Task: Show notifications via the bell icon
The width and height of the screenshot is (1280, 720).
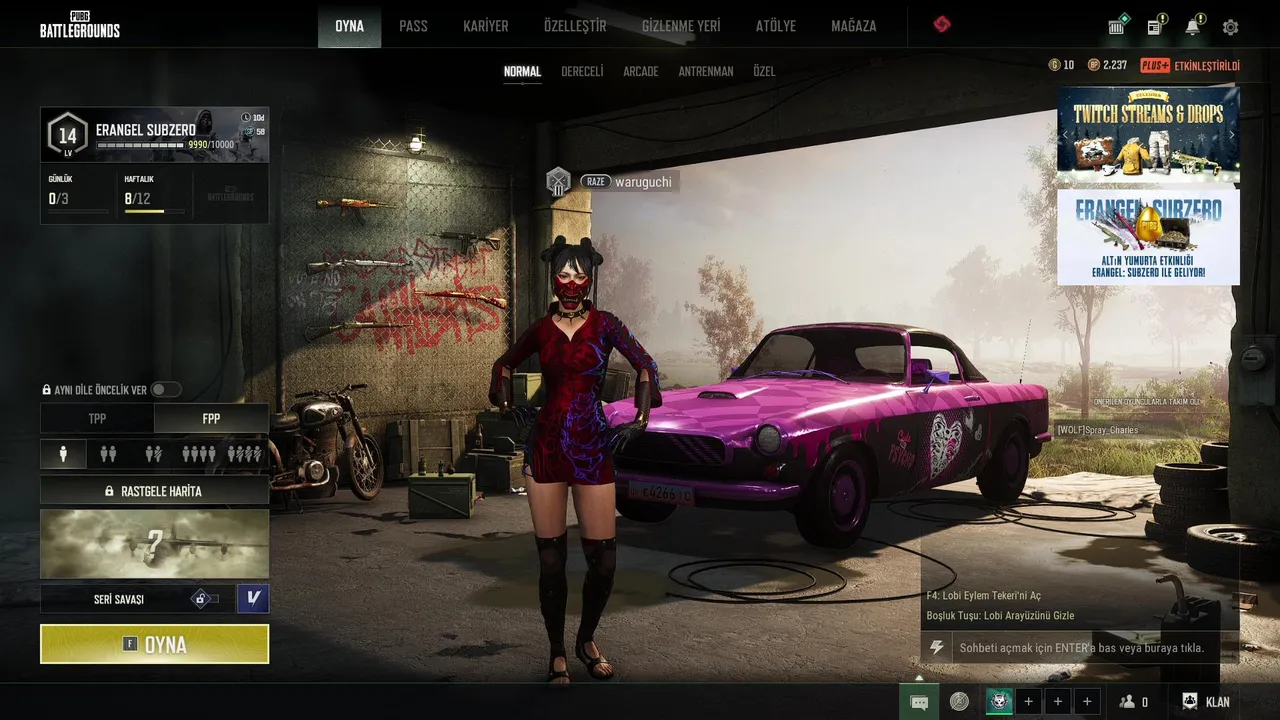Action: tap(1192, 27)
